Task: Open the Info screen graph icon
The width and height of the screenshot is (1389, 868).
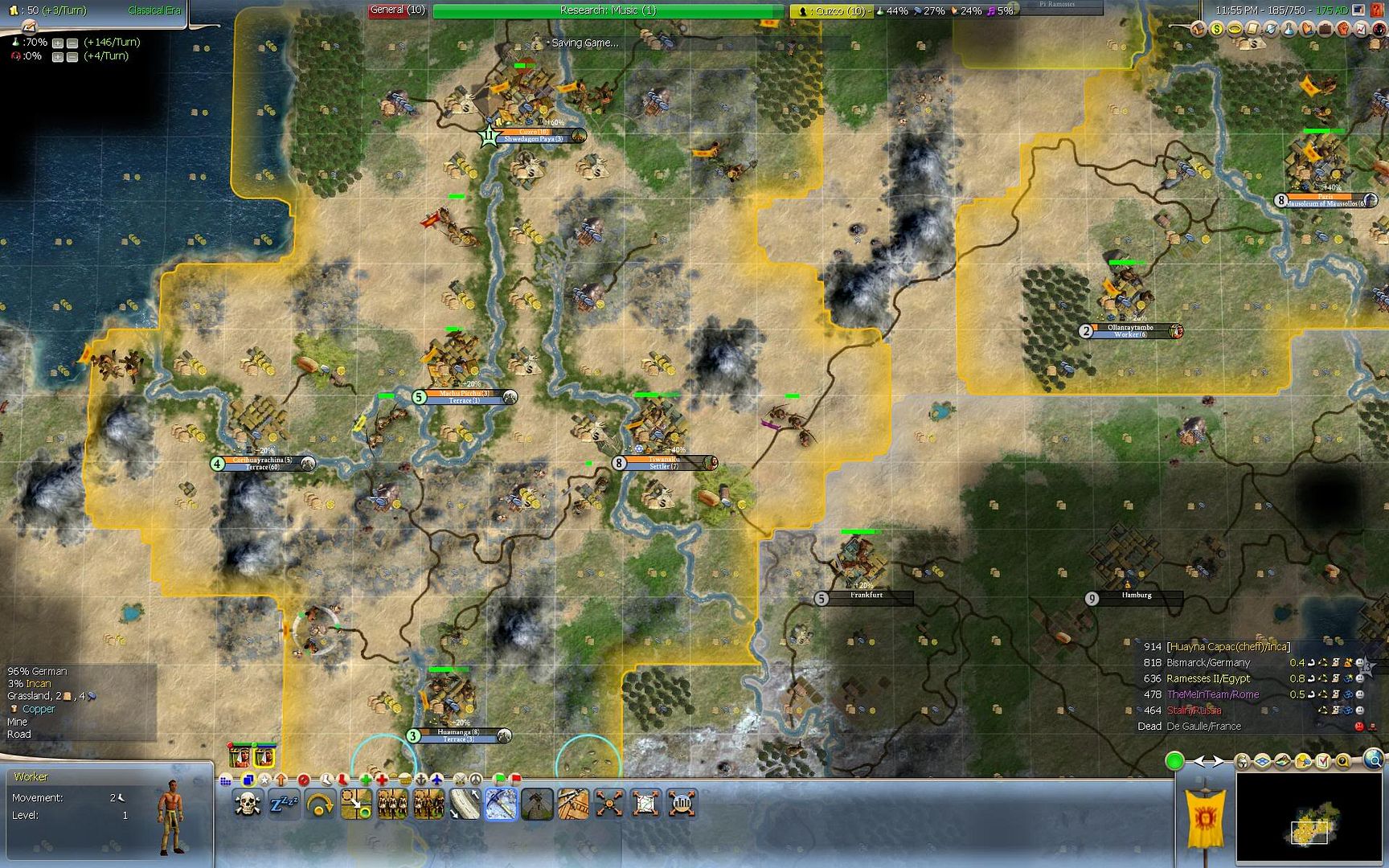Action: tap(1360, 30)
